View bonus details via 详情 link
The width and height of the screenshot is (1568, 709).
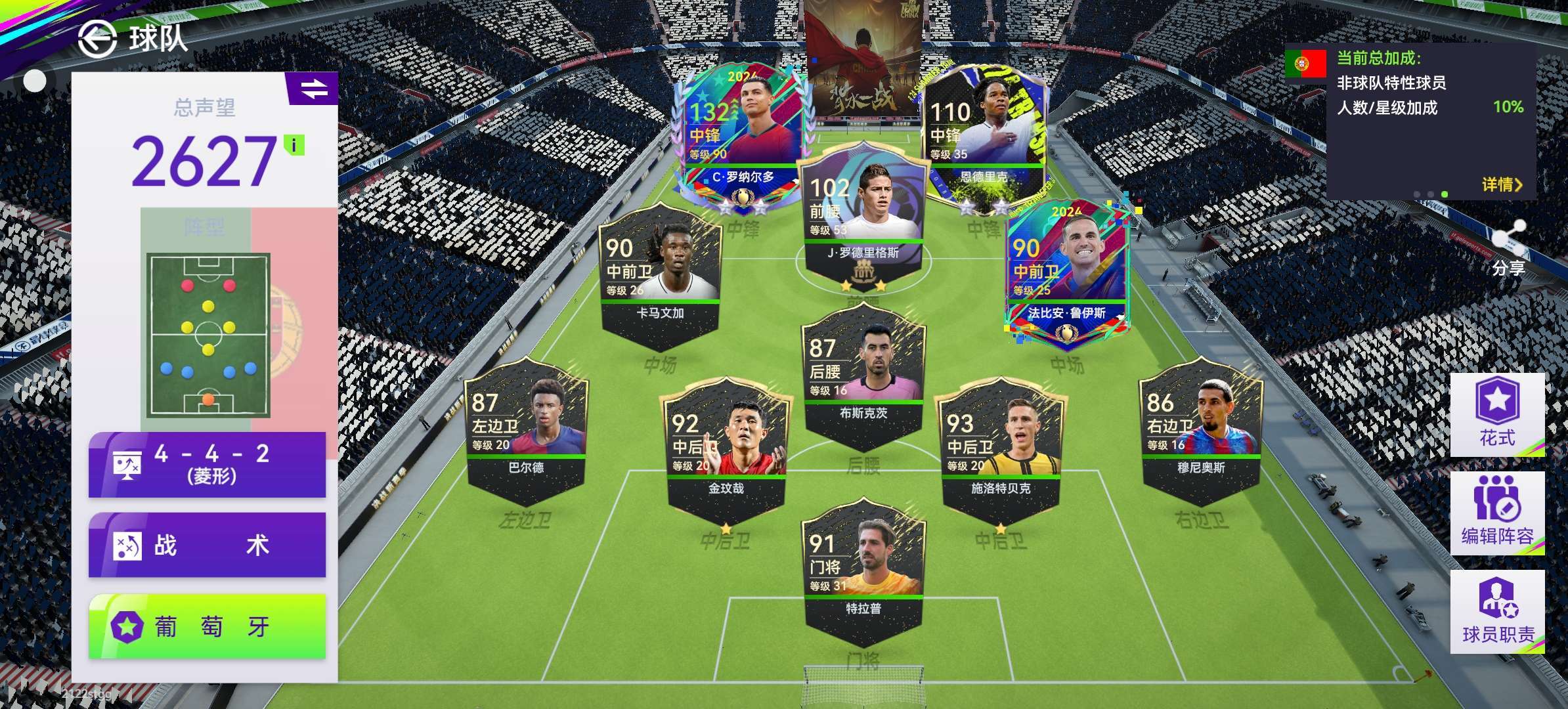(x=1501, y=184)
